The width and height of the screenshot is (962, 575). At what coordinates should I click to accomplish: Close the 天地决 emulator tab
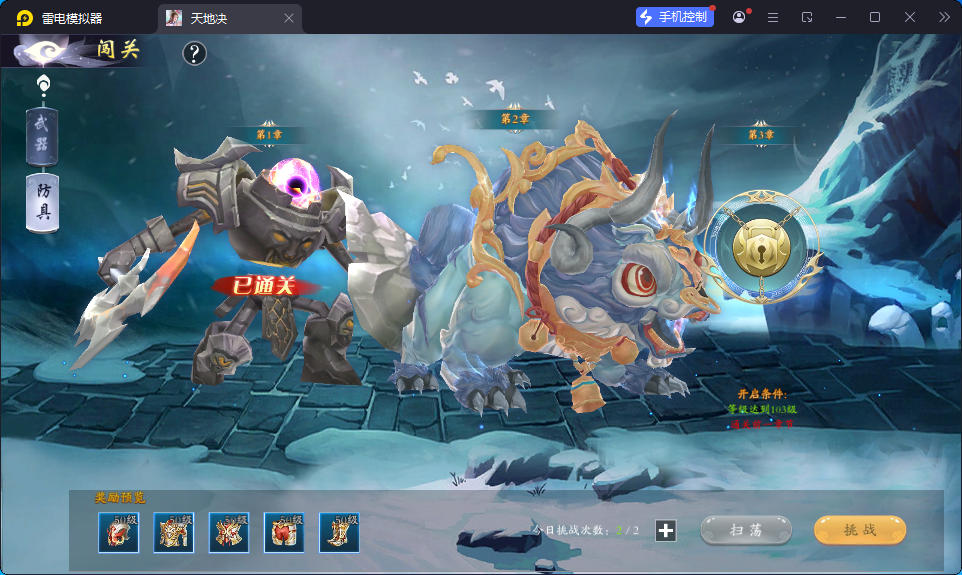click(289, 18)
